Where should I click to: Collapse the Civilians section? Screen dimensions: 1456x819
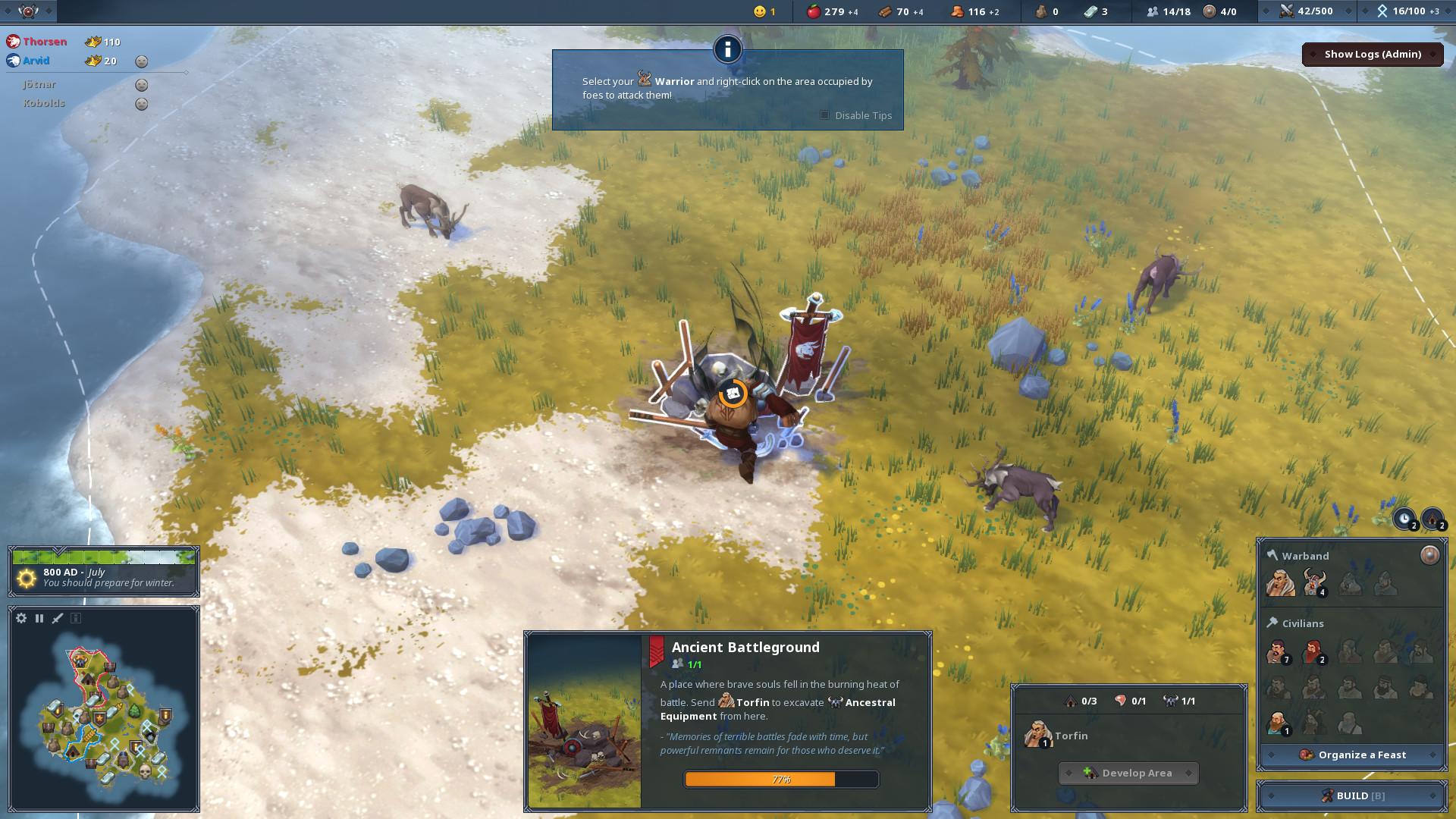coord(1301,623)
